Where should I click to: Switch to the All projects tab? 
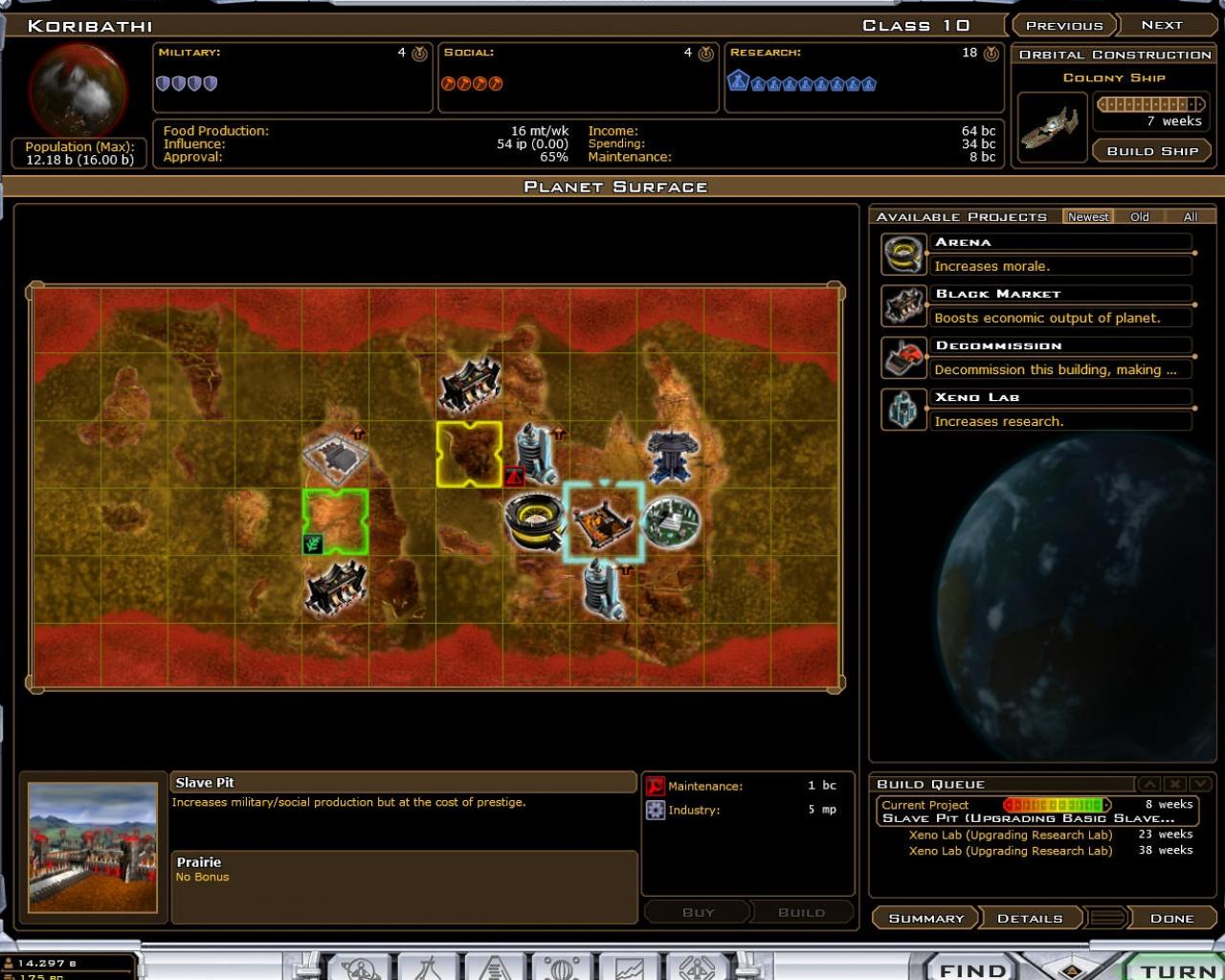1190,216
